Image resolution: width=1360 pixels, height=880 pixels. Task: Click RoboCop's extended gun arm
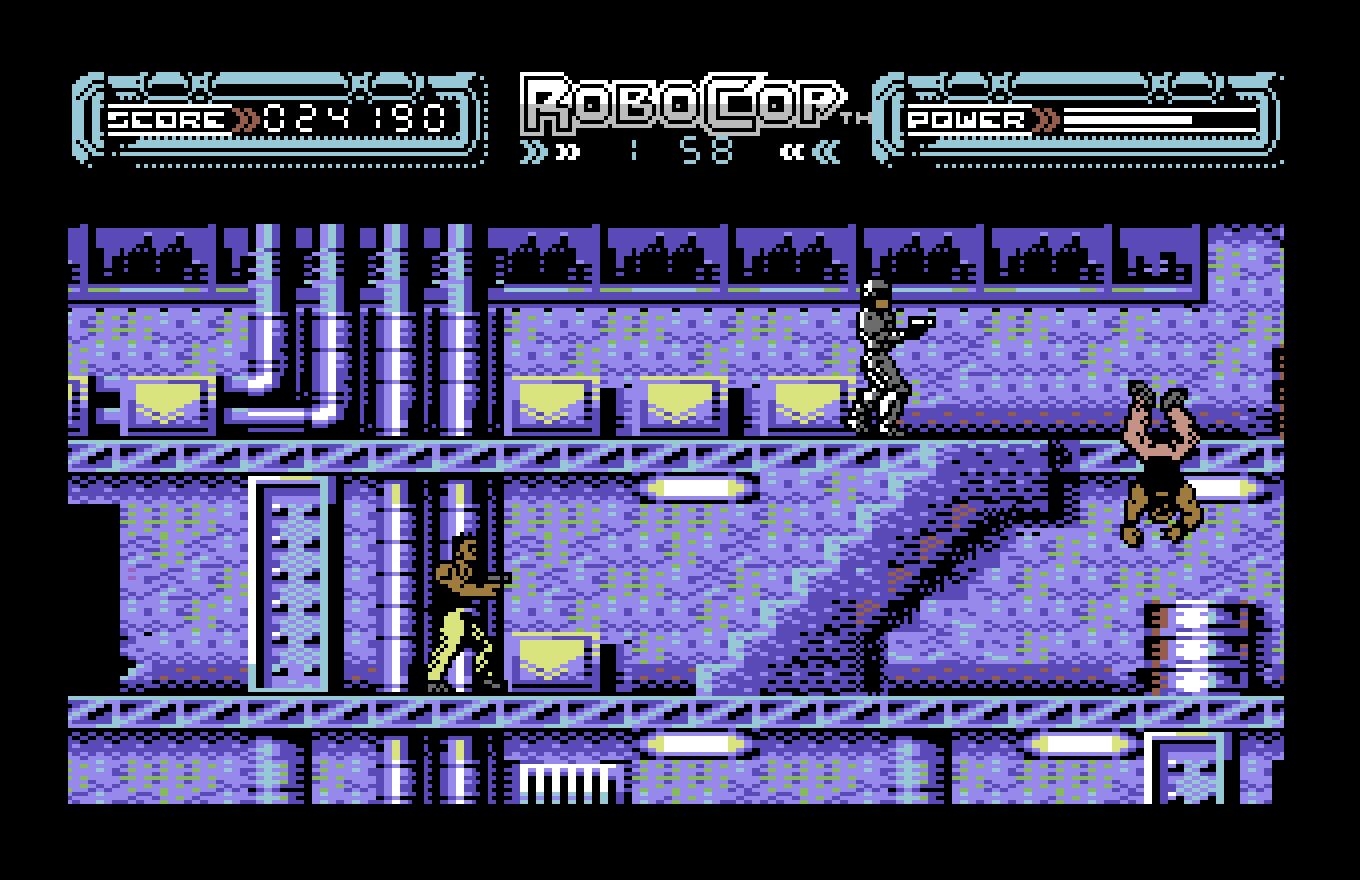click(920, 322)
